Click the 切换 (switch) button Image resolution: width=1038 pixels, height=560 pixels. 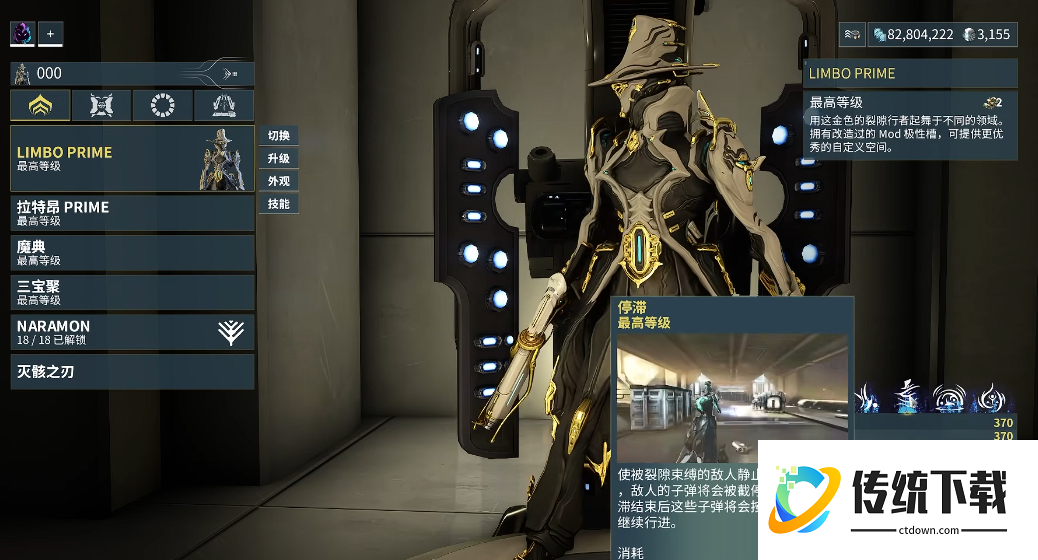coord(279,136)
